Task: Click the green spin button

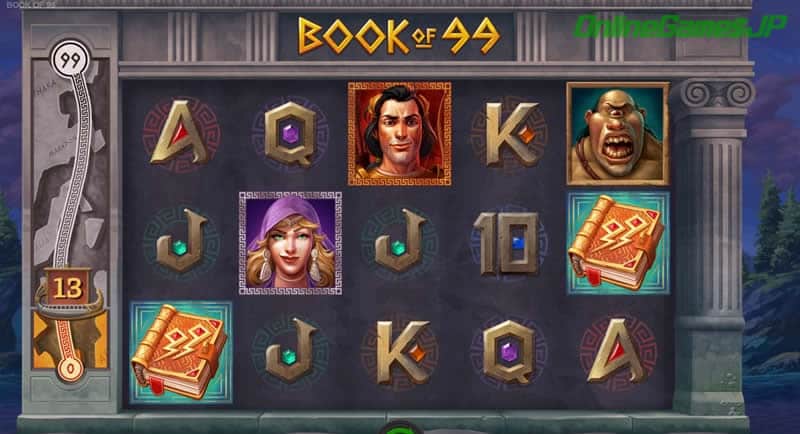Action: [x=399, y=428]
